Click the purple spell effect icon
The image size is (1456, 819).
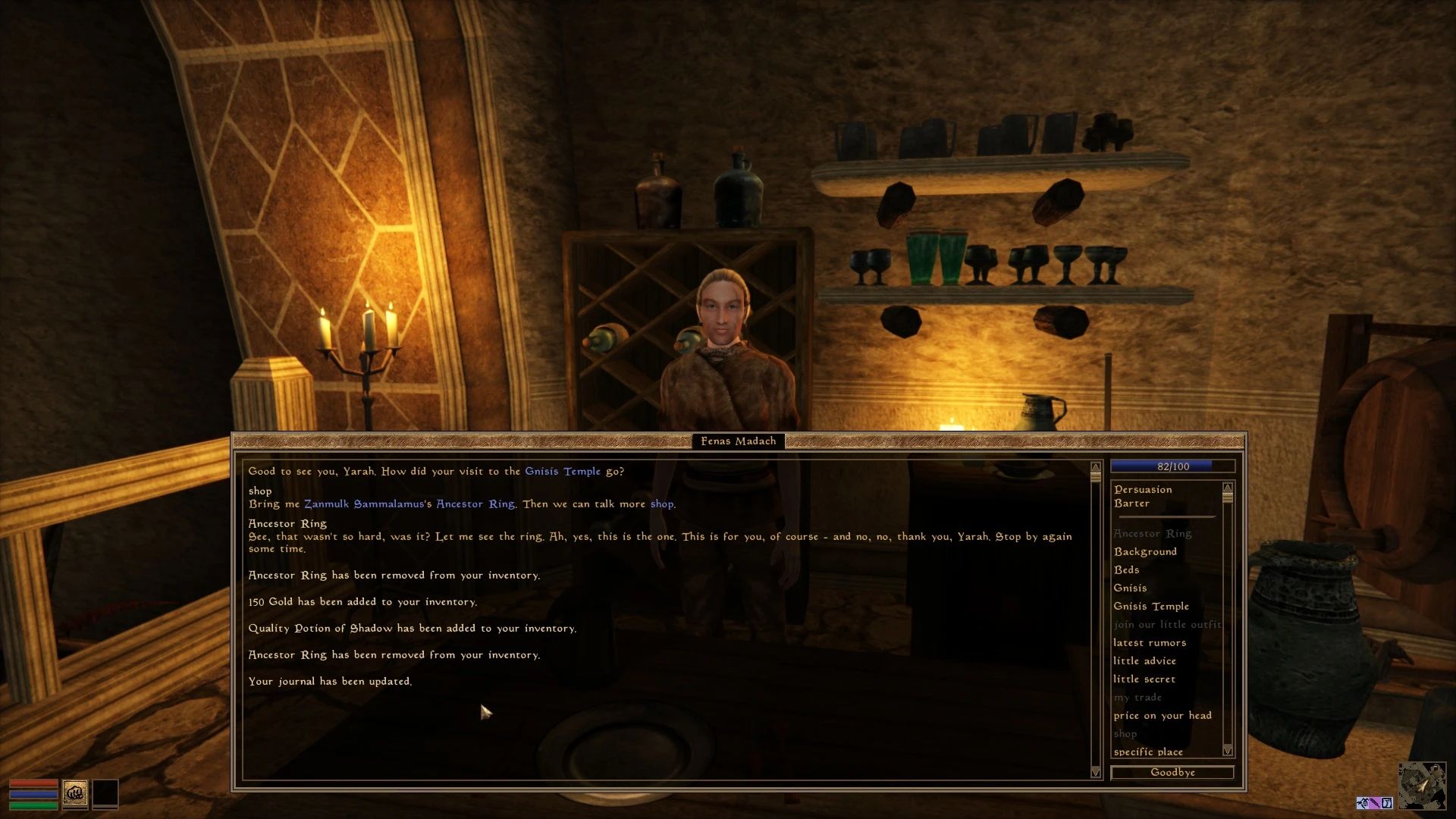[1374, 802]
